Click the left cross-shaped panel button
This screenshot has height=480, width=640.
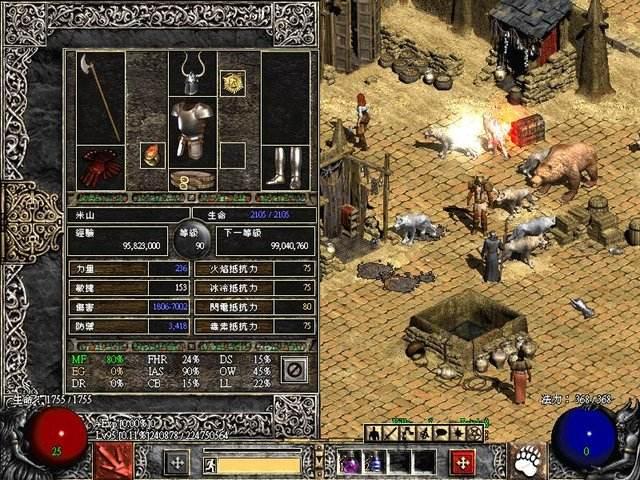click(x=176, y=462)
